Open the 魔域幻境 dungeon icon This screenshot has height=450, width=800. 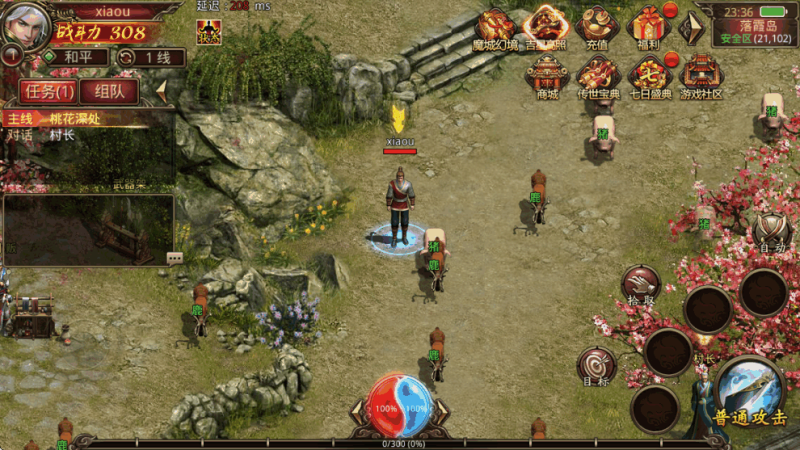pos(496,27)
